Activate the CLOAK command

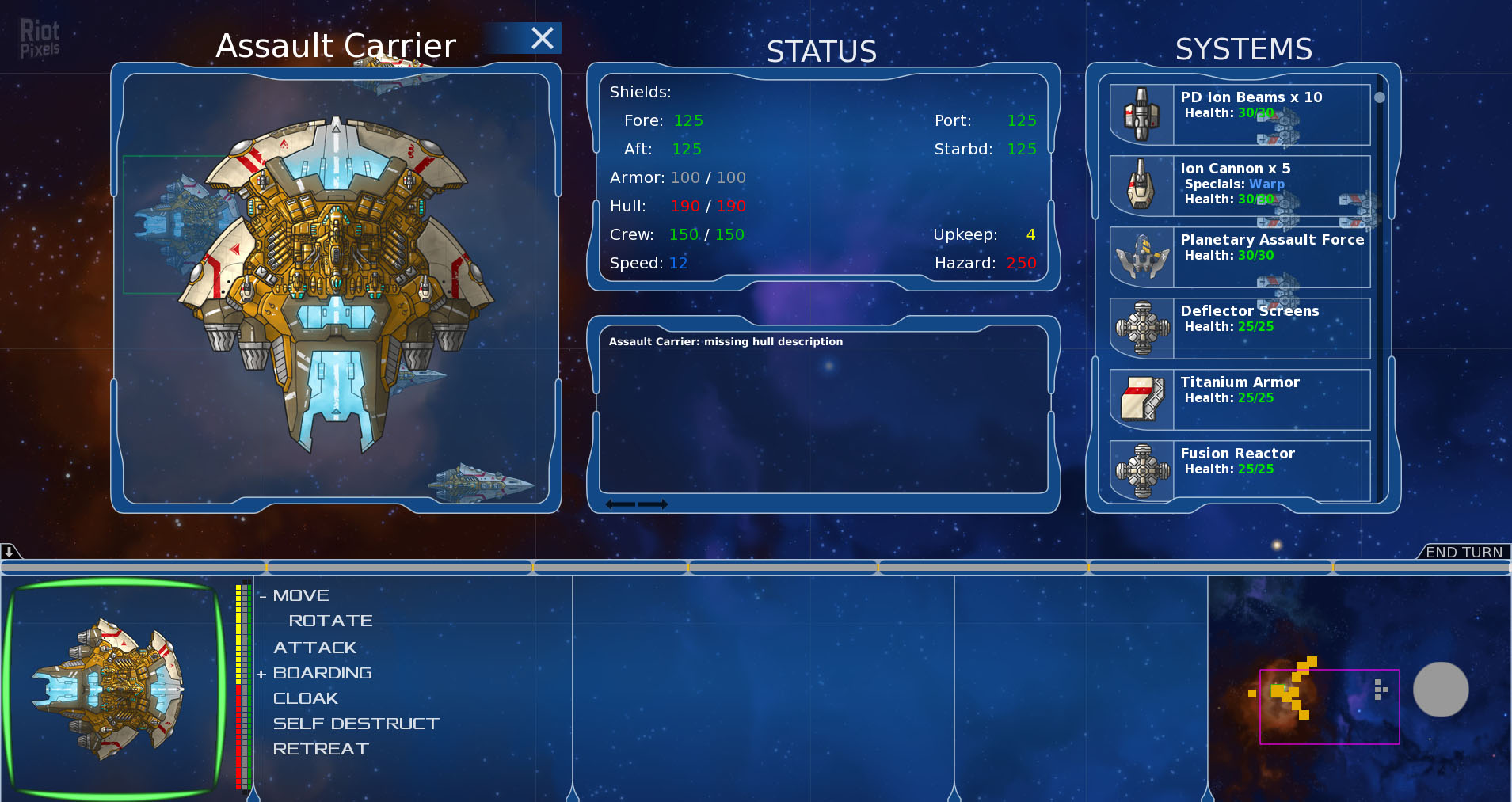click(305, 698)
